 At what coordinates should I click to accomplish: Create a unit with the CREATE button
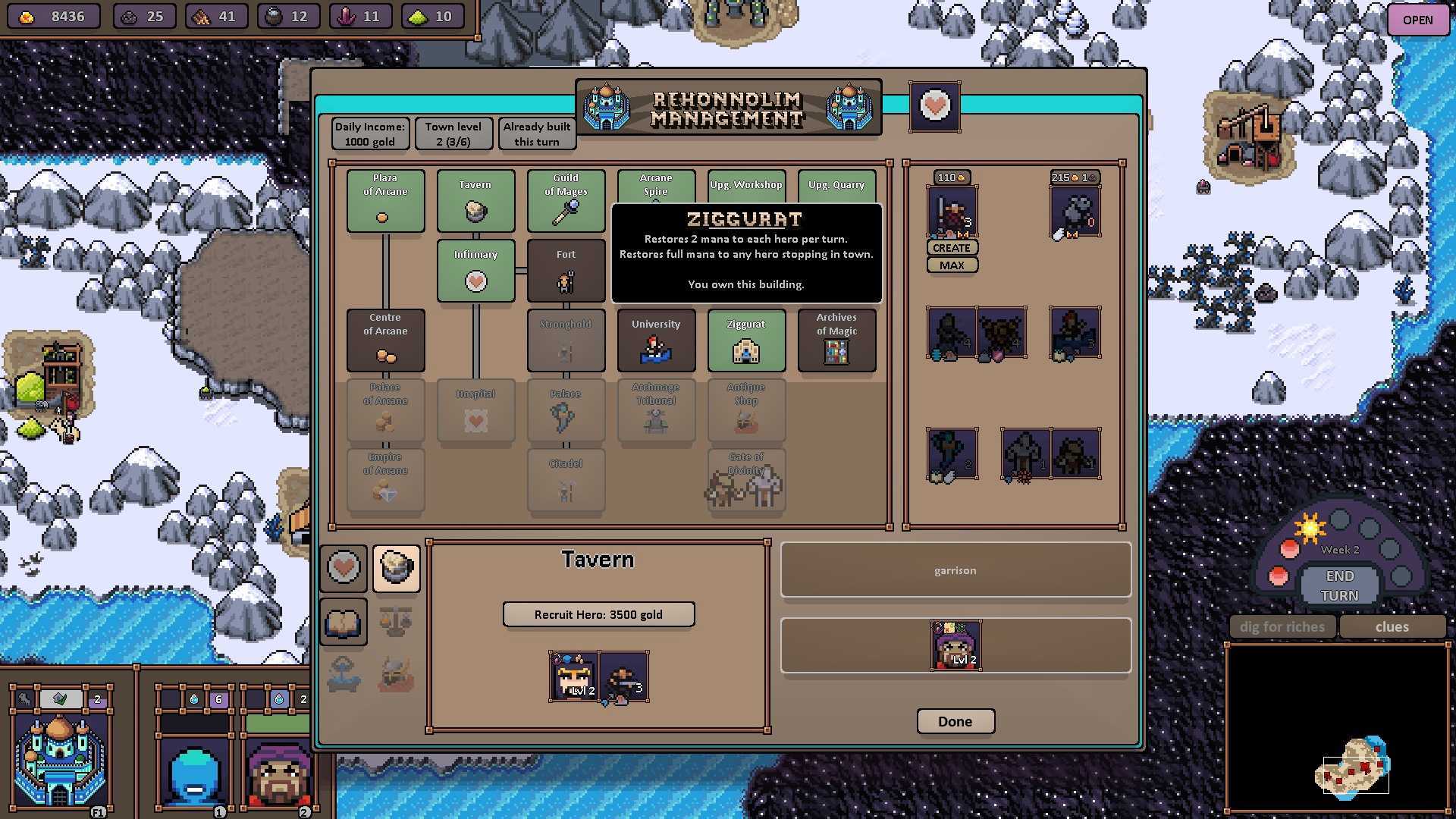click(x=952, y=248)
